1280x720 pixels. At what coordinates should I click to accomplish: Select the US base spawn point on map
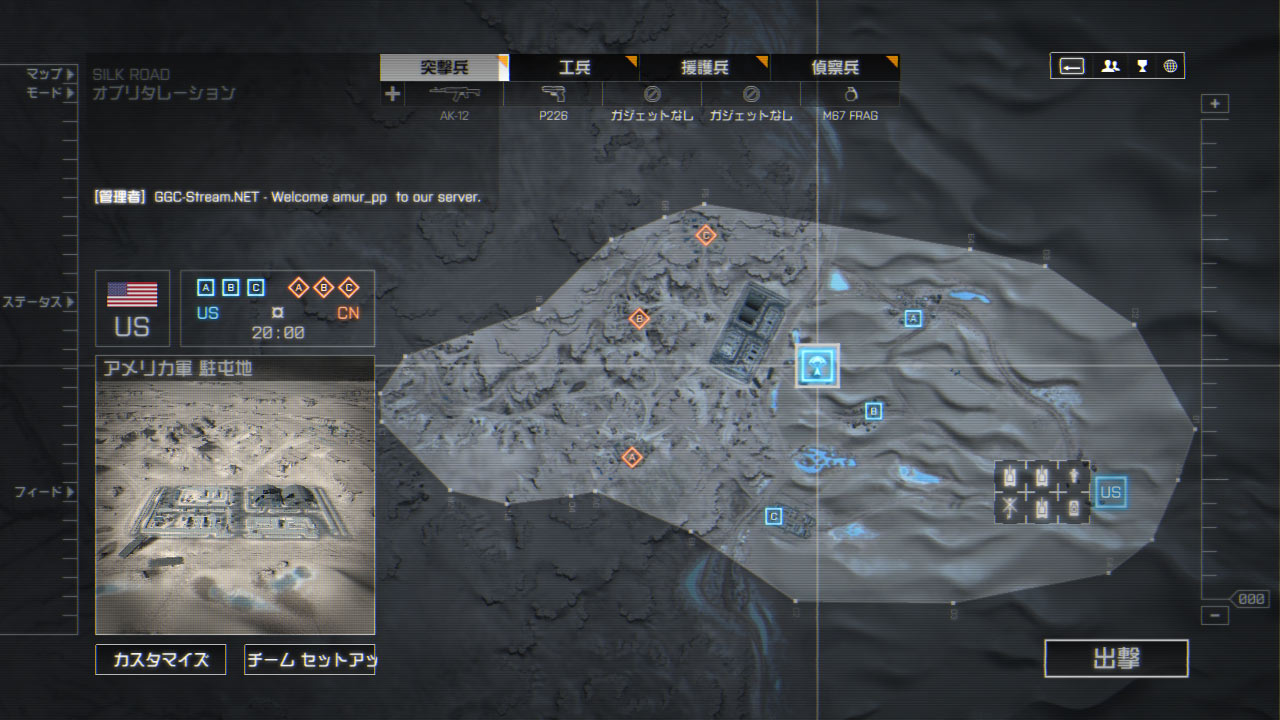[1109, 492]
